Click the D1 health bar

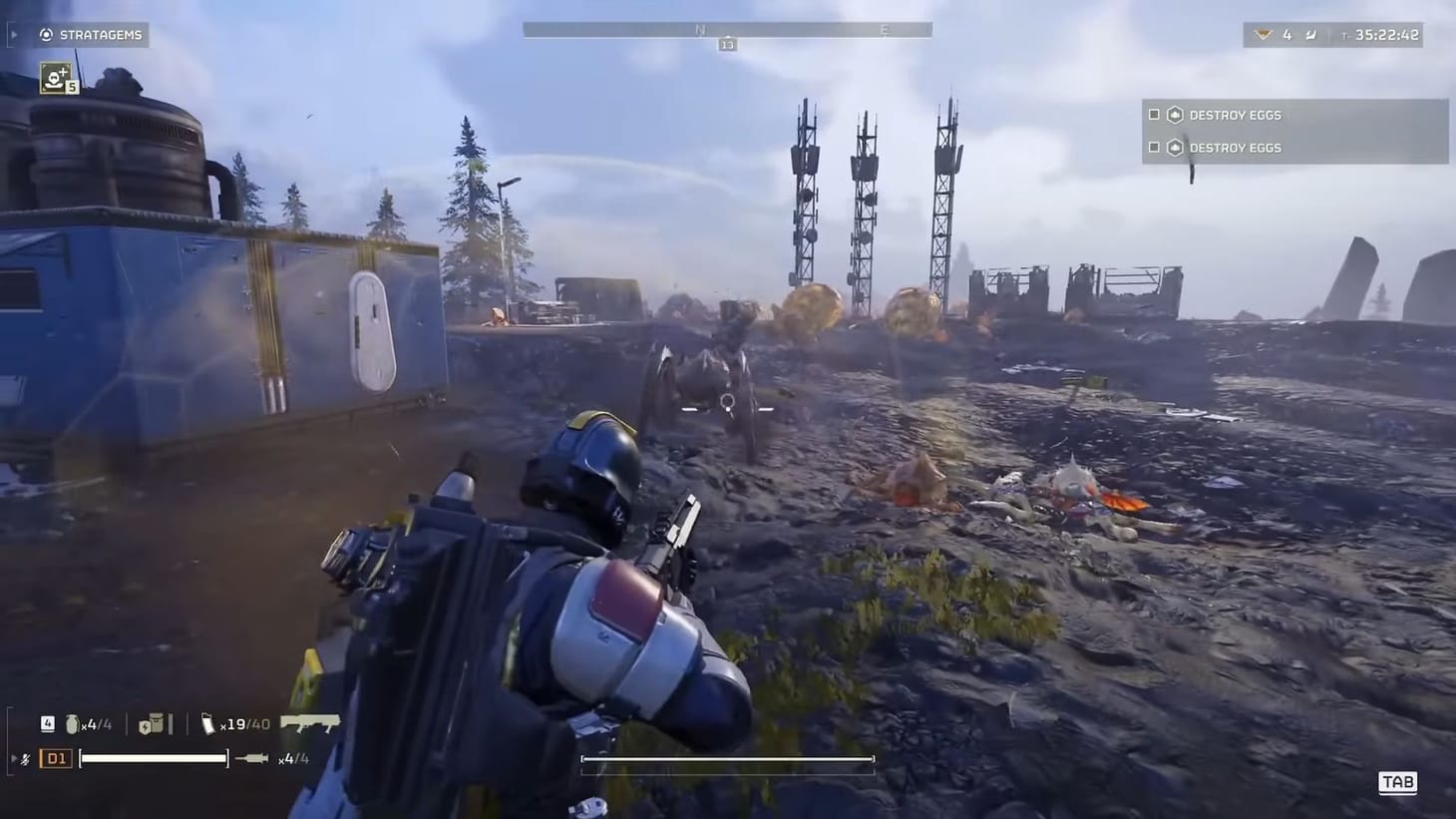click(155, 757)
